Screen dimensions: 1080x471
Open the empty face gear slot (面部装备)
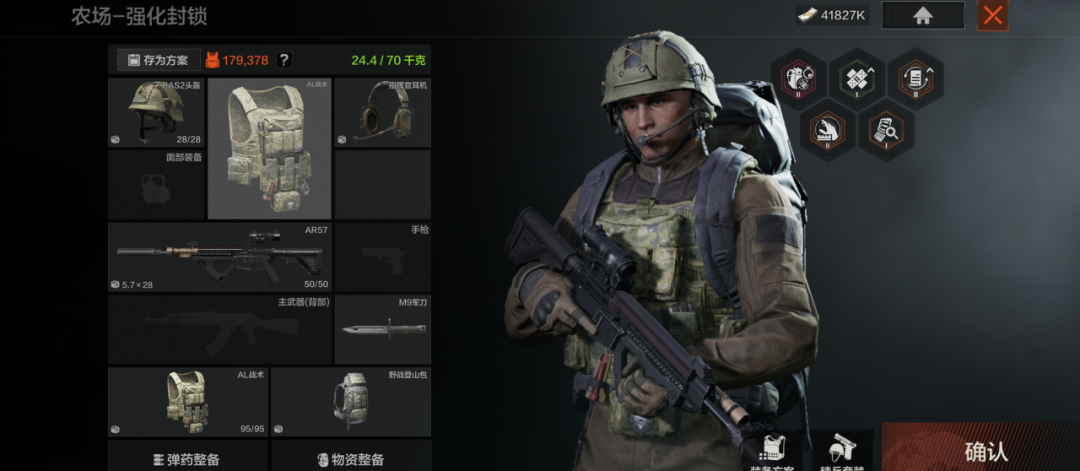[x=156, y=184]
